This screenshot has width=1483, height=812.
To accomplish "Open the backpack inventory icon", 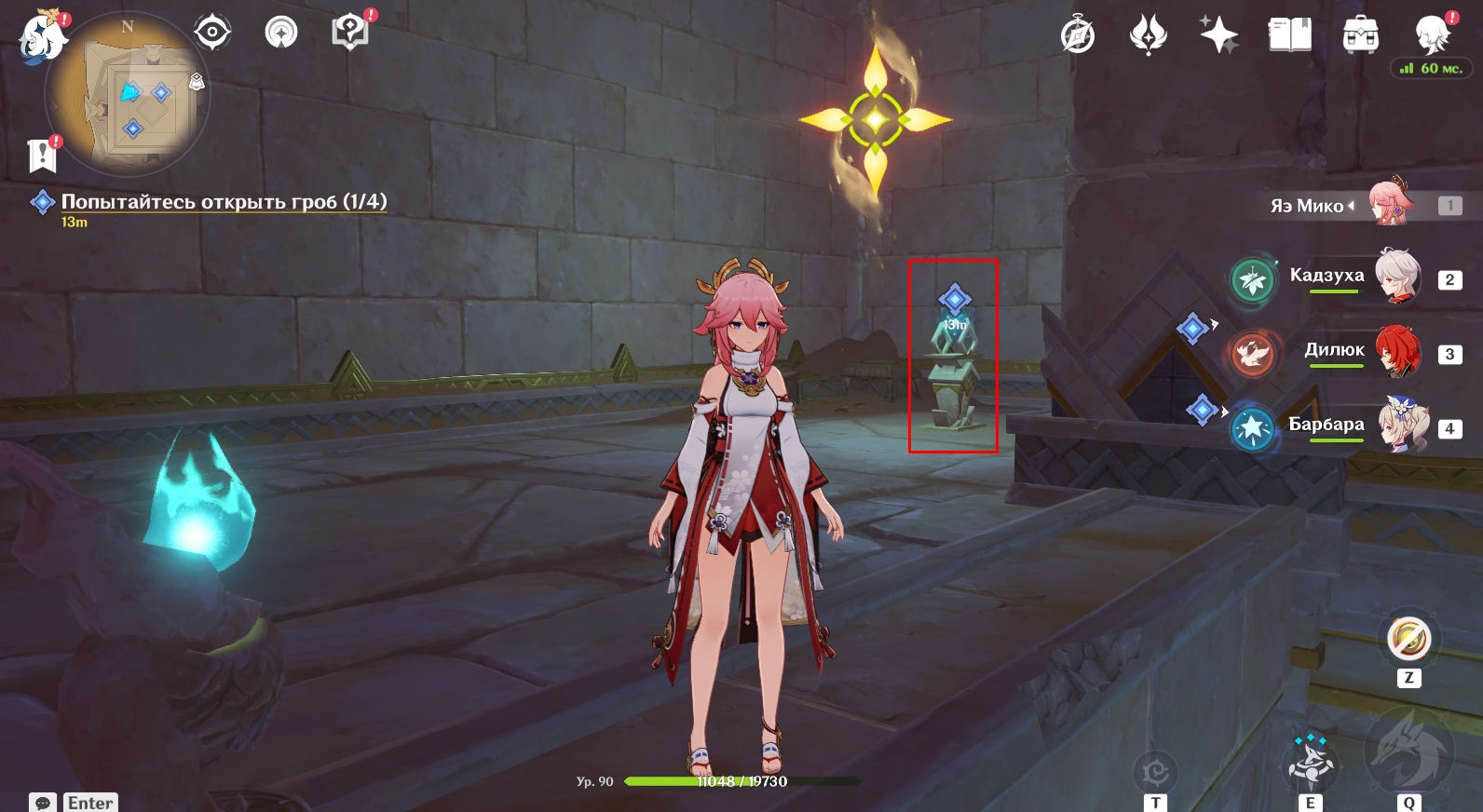I will (x=1360, y=35).
